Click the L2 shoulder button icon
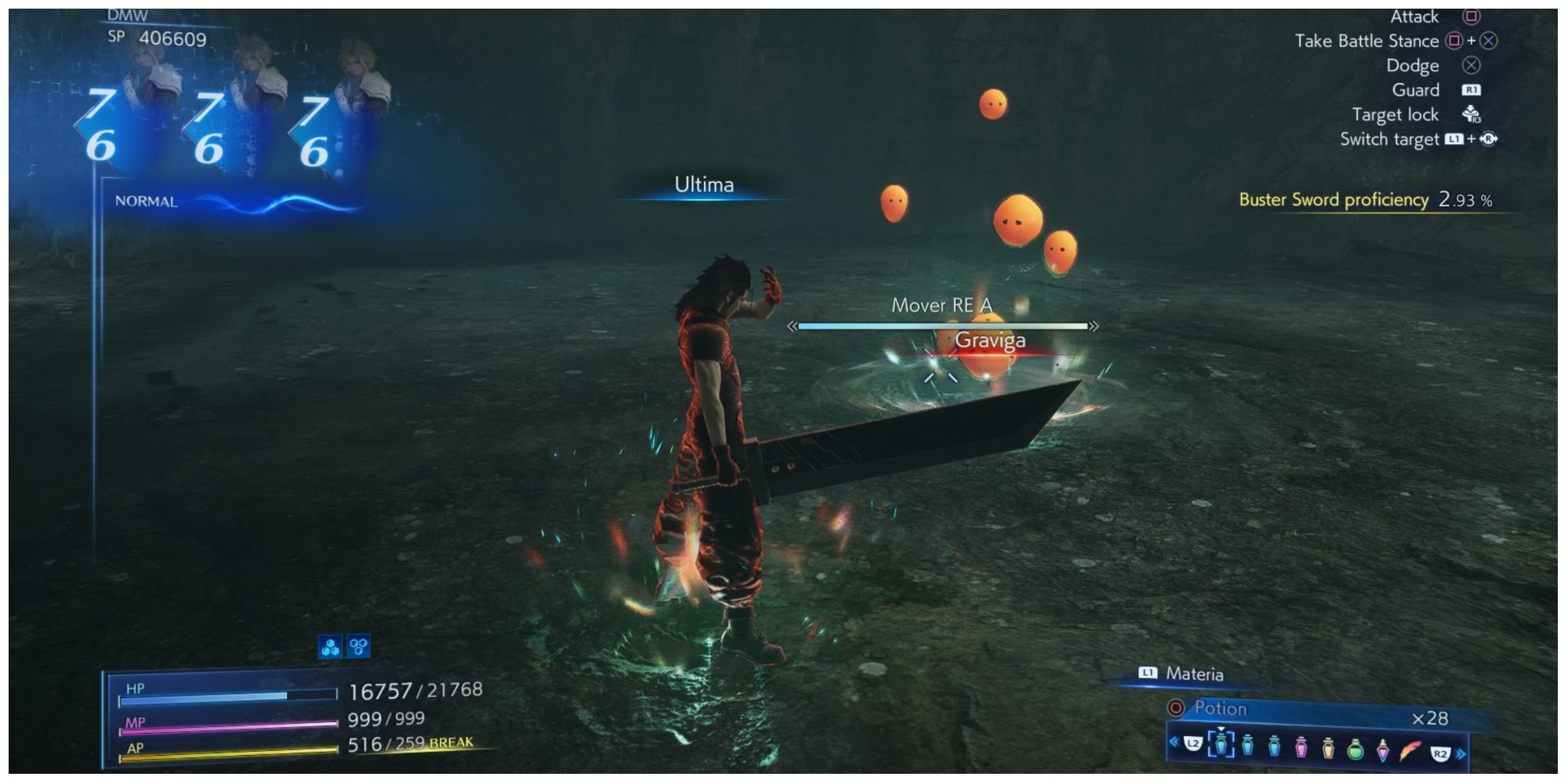Image resolution: width=1568 pixels, height=784 pixels. click(1193, 743)
